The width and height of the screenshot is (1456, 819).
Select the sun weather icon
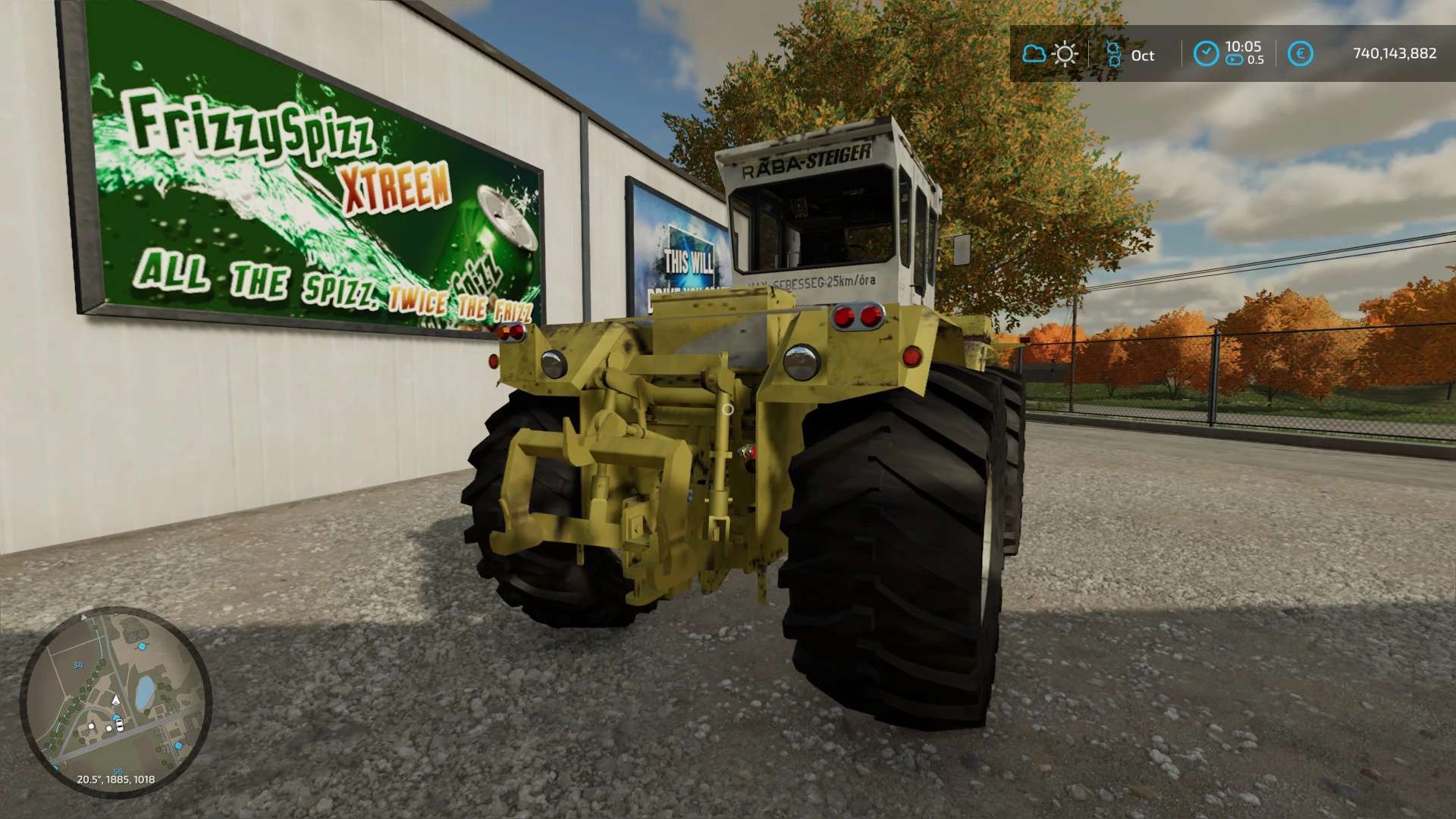1065,54
